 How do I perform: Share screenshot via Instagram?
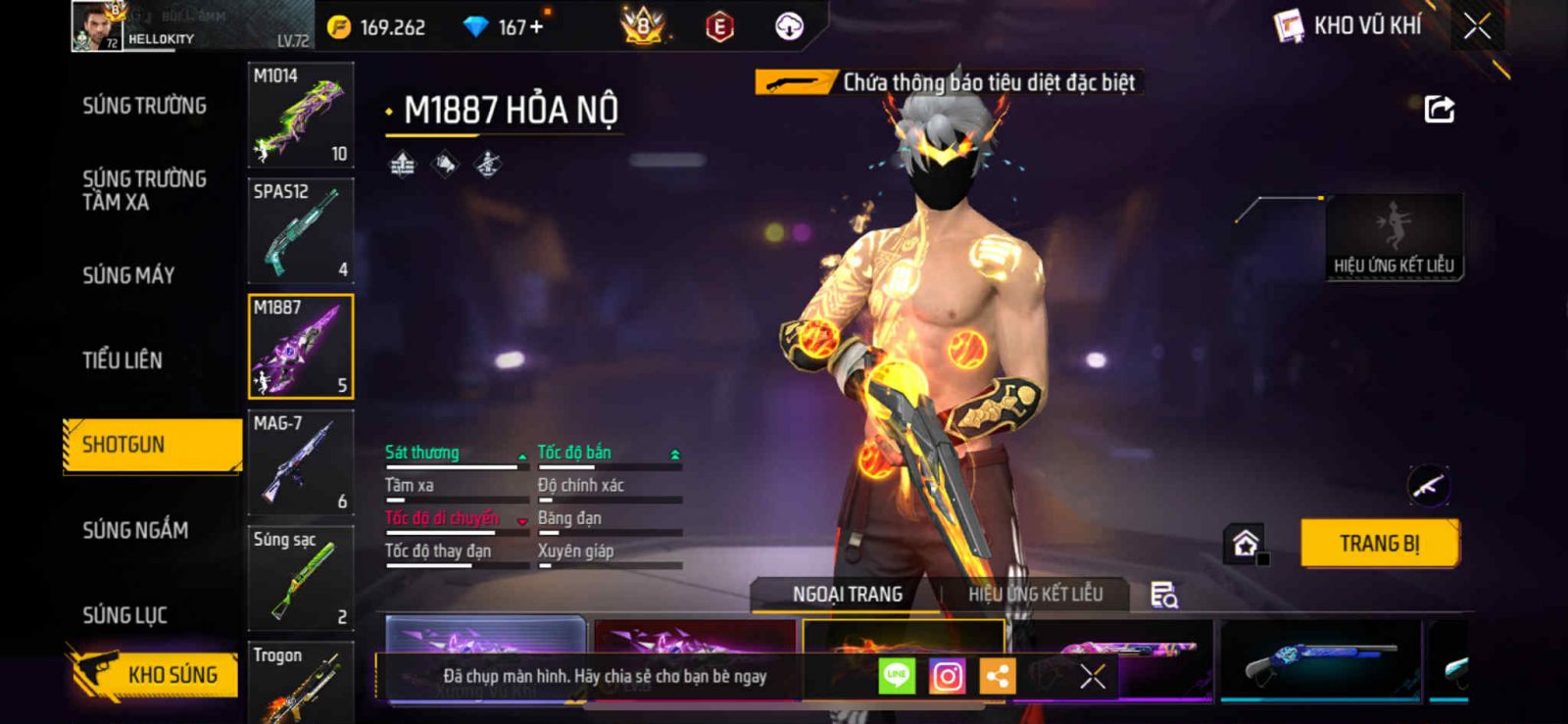(x=947, y=676)
